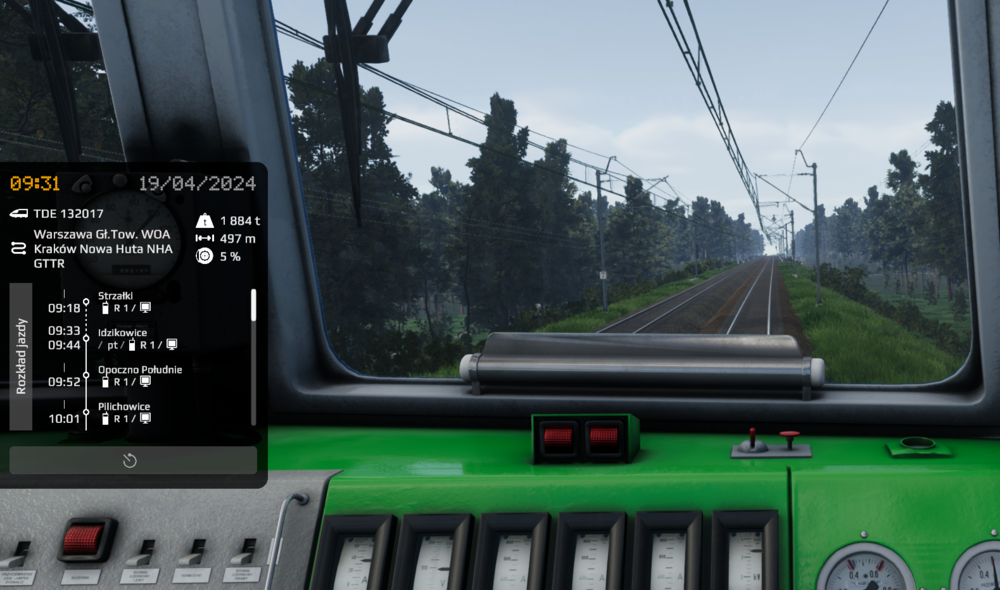
Task: Select the Pilichowice timetable stop
Action: click(x=123, y=406)
